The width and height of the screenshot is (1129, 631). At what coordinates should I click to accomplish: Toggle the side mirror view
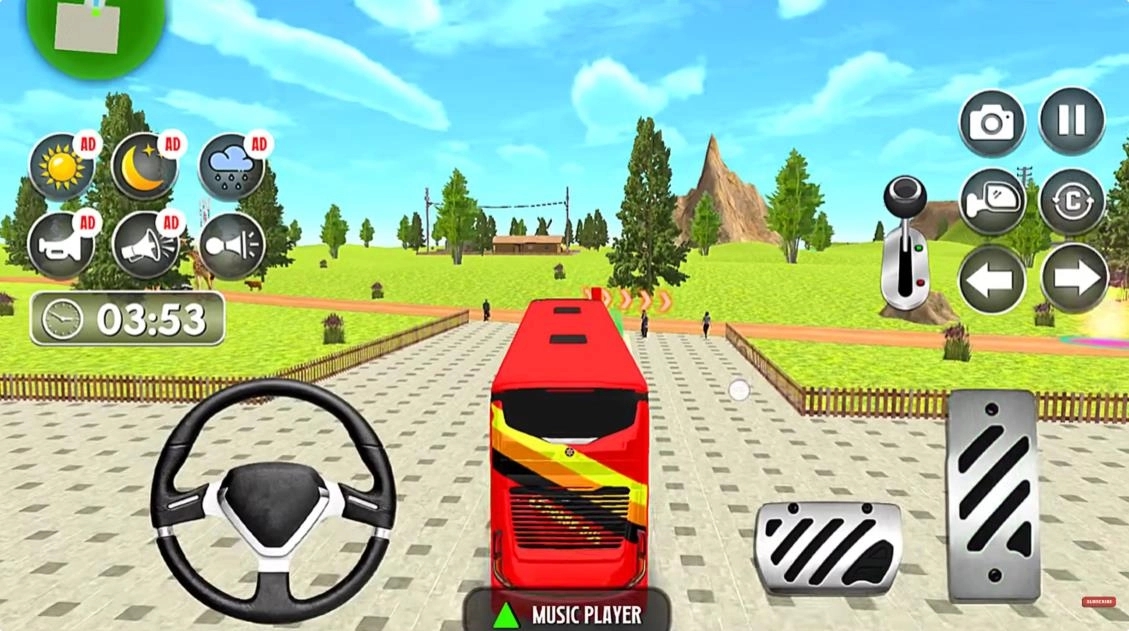[x=992, y=201]
